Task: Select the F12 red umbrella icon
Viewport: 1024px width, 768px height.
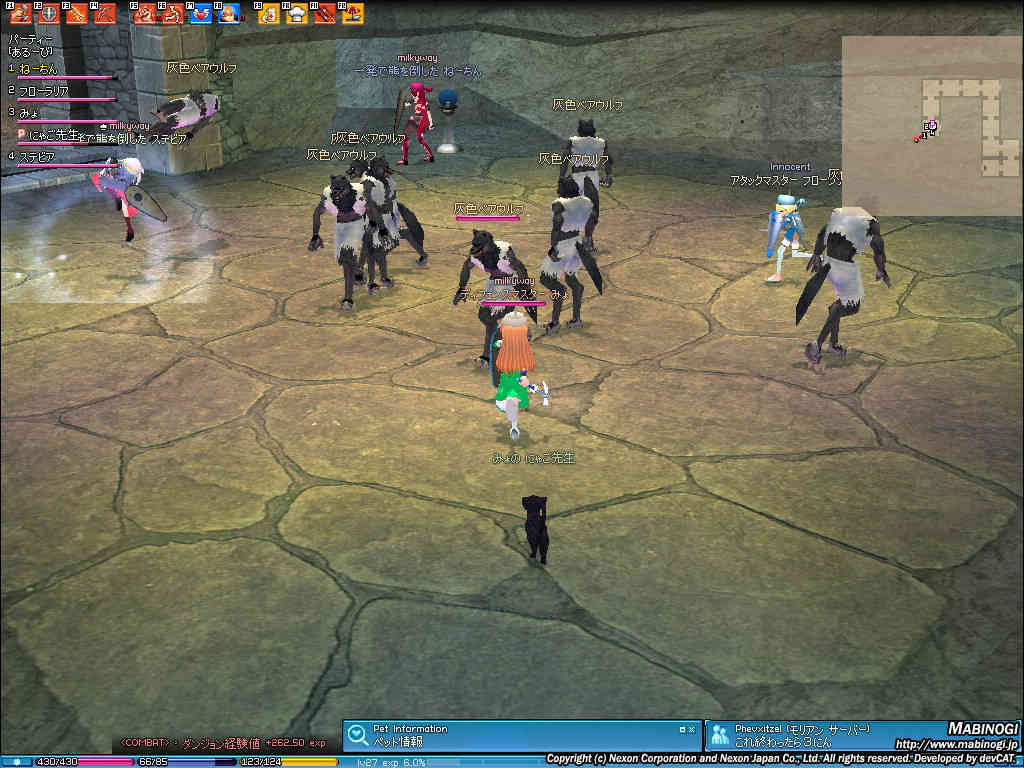Action: tap(352, 14)
